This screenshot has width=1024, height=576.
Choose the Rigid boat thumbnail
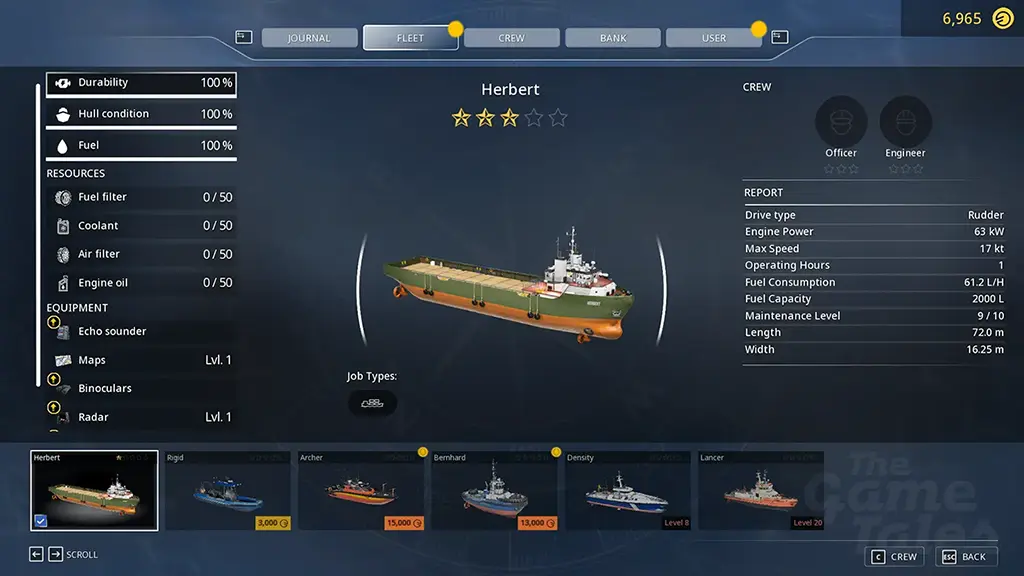point(228,491)
